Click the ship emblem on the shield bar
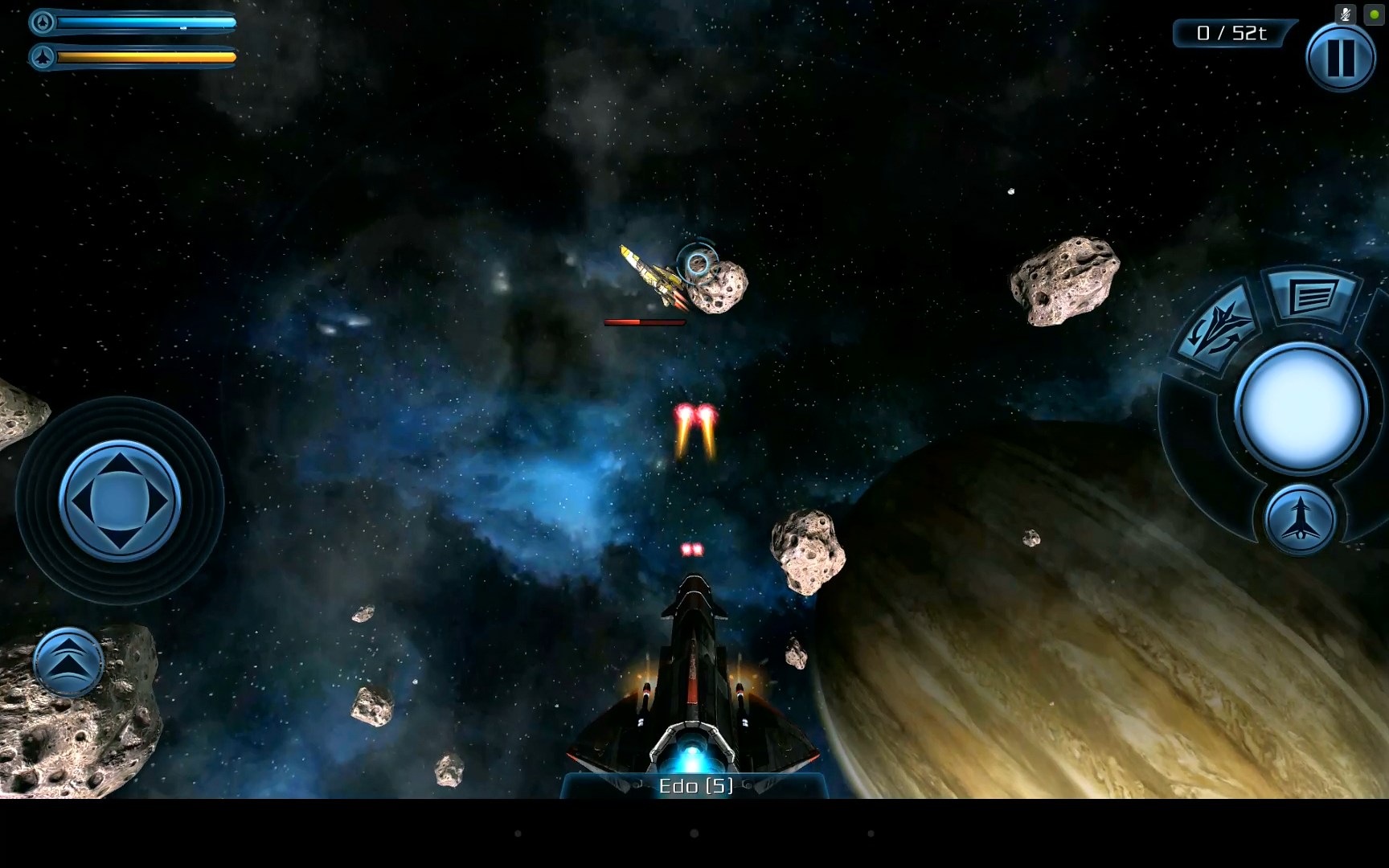 pyautogui.click(x=42, y=22)
